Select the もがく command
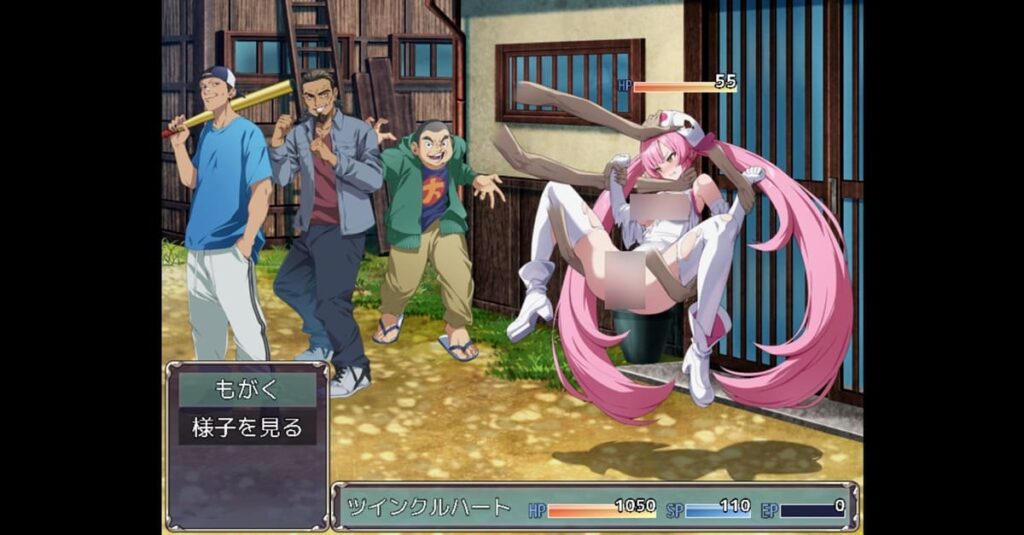The height and width of the screenshot is (535, 1024). click(247, 389)
